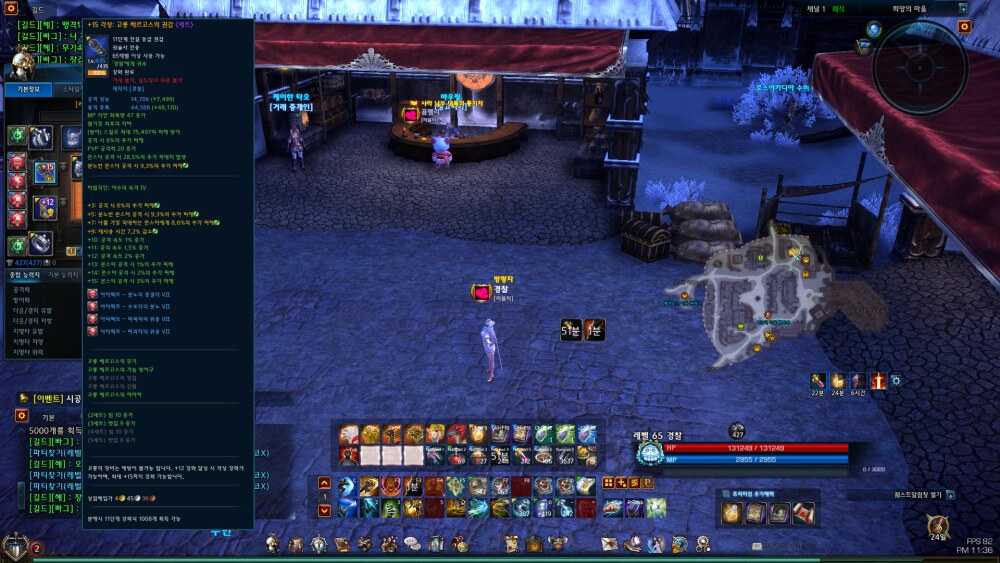Select the 이벤트 chat tab
This screenshot has width=1000, height=563.
point(47,398)
